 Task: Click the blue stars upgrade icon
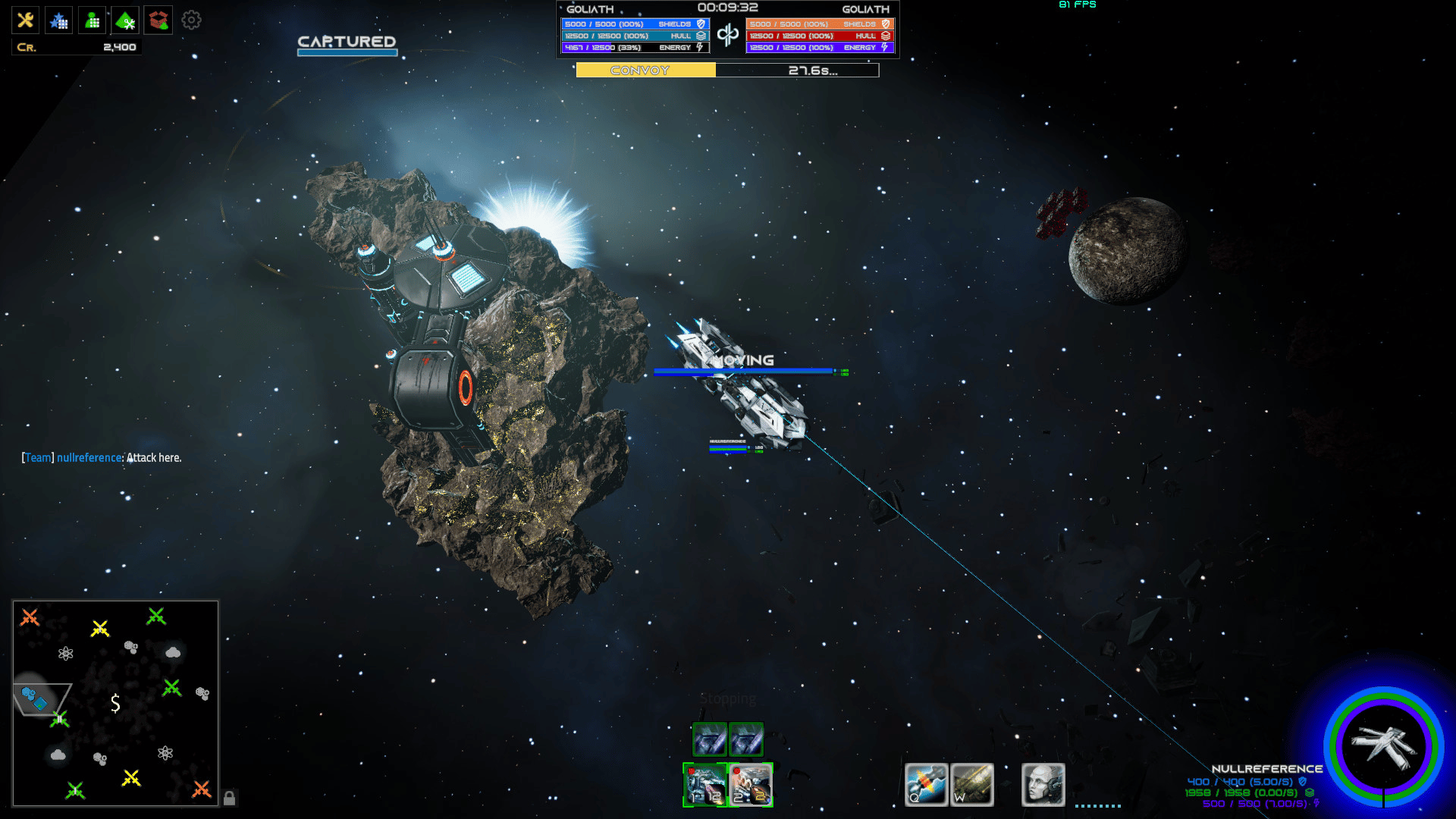(58, 20)
